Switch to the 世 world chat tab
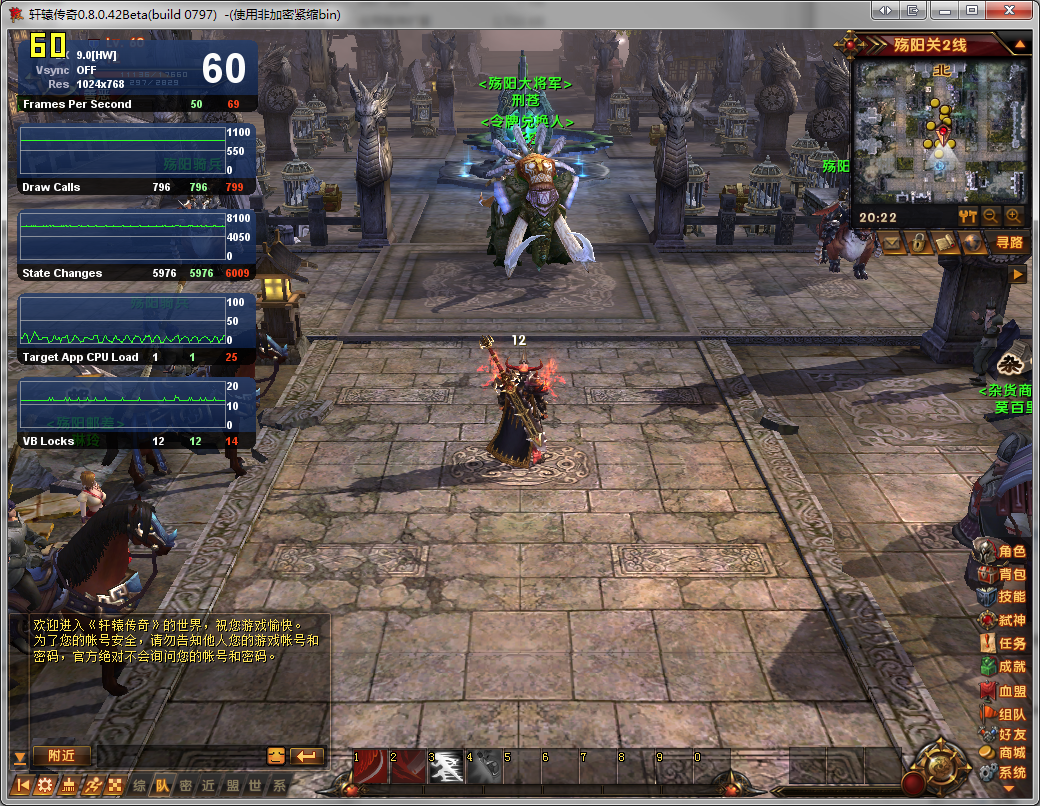Viewport: 1040px width, 806px height. [x=256, y=785]
